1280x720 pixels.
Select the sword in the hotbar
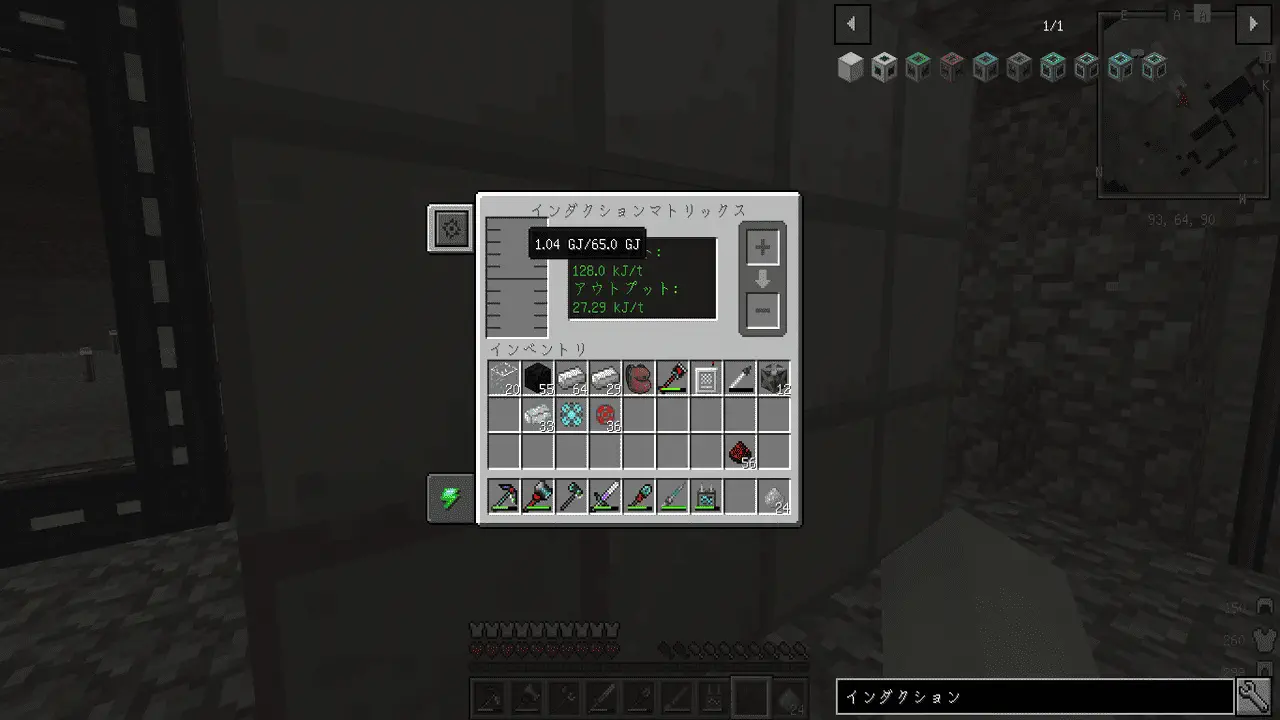[605, 497]
